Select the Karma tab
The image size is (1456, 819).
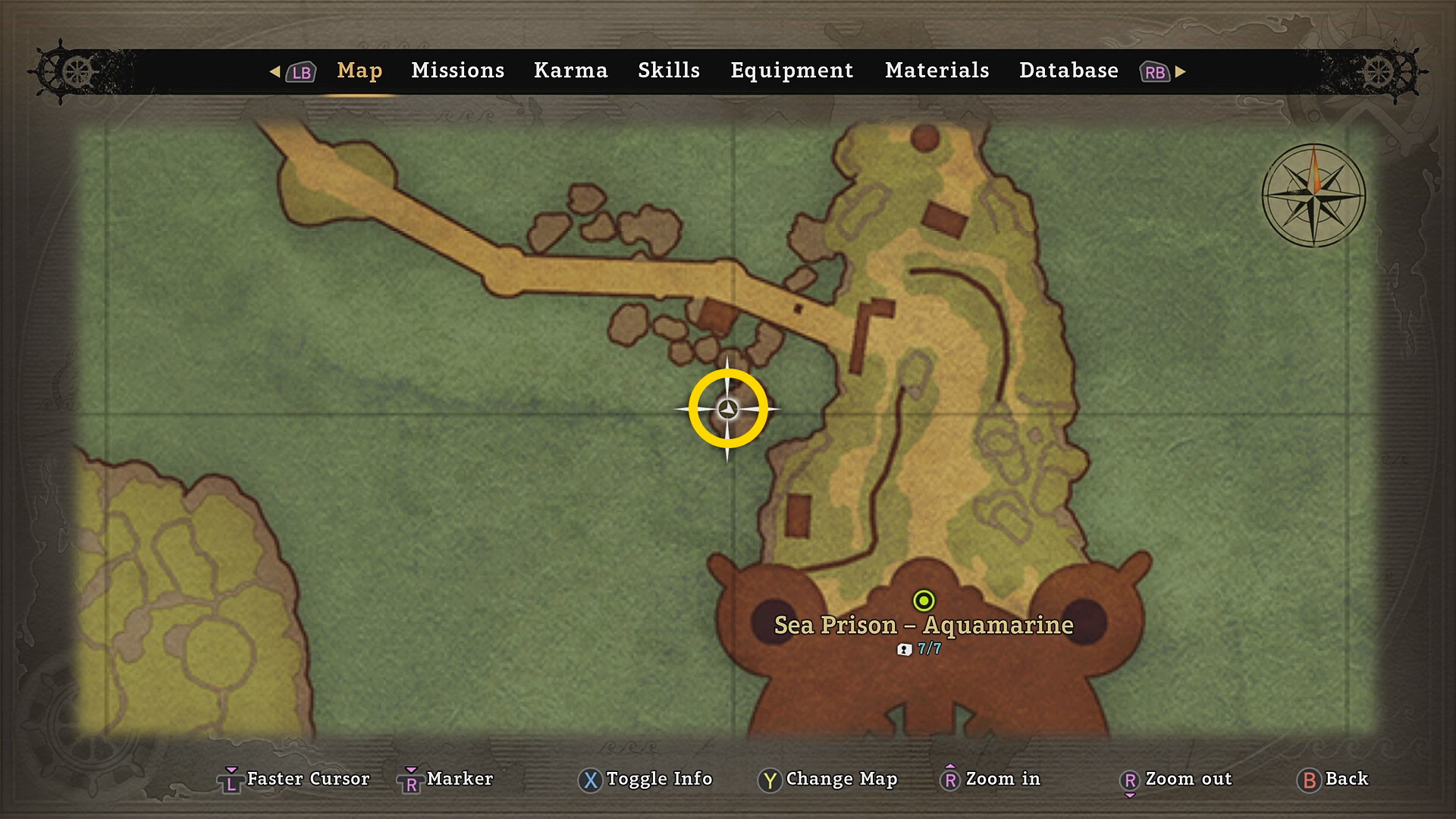(x=570, y=71)
